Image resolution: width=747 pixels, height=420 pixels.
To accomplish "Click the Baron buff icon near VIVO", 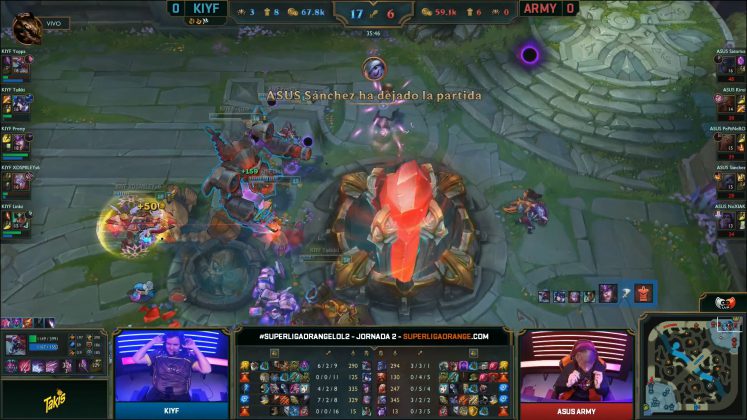I will pos(28,23).
